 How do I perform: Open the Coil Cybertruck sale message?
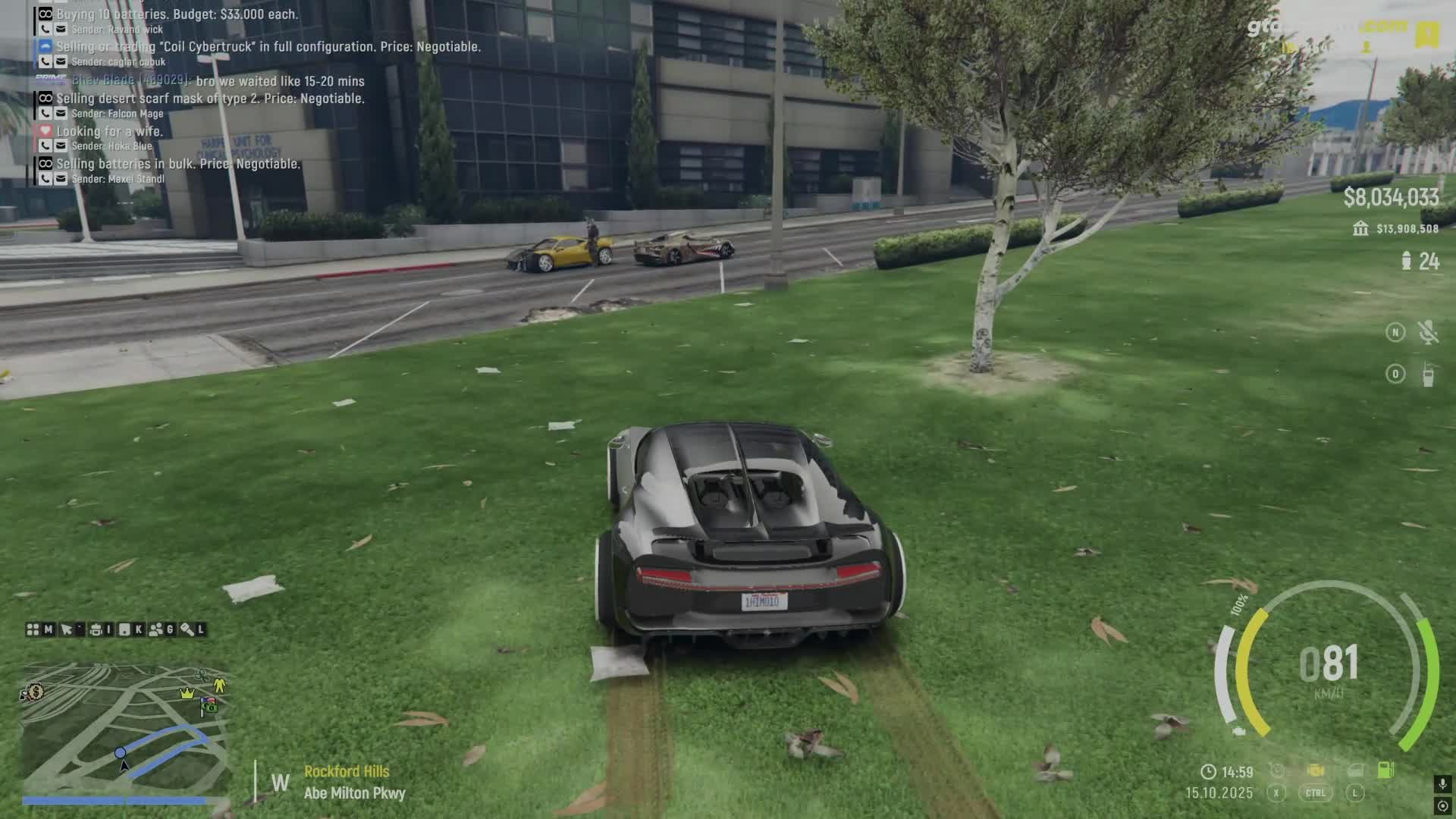pos(268,47)
